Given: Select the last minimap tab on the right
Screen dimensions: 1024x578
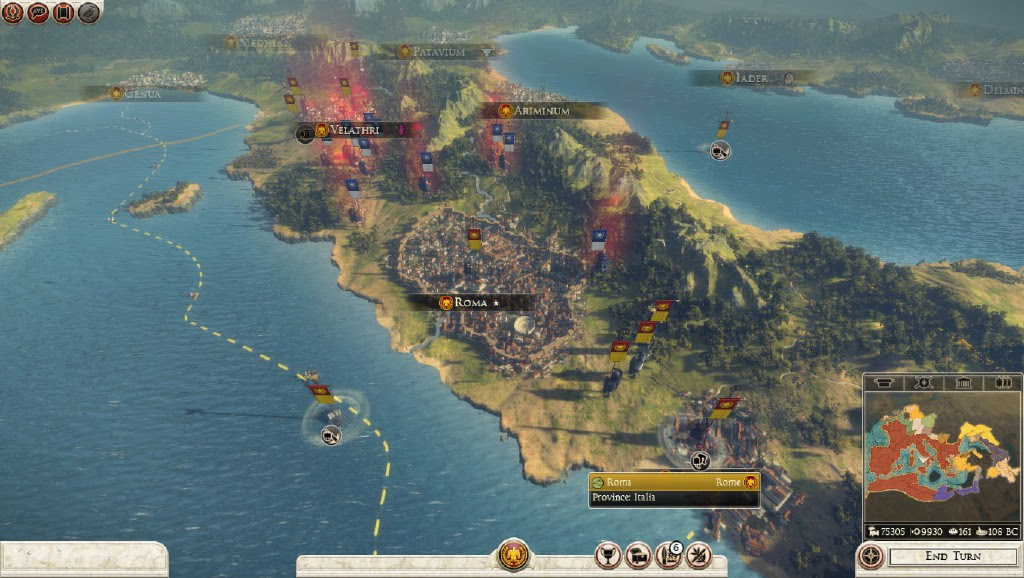Looking at the screenshot, I should [x=1003, y=383].
